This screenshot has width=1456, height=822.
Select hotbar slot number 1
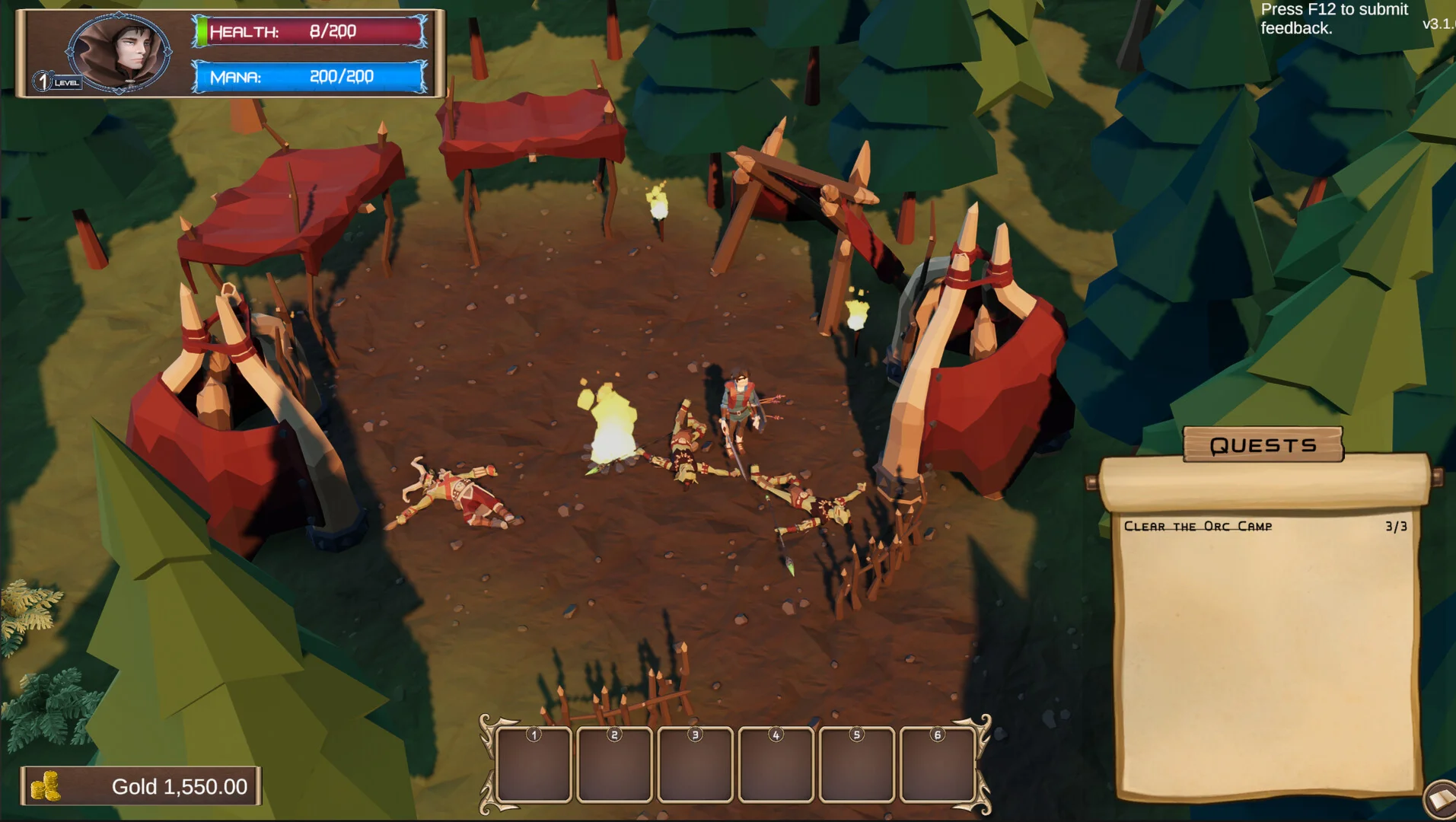point(534,765)
